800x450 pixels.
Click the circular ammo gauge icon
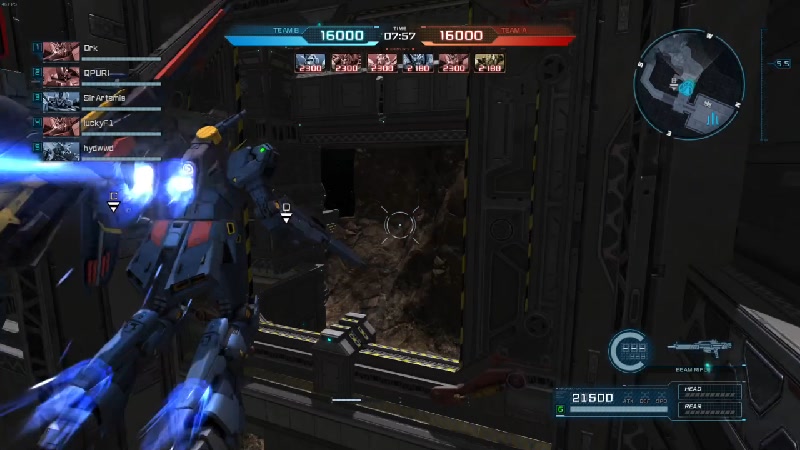(632, 349)
